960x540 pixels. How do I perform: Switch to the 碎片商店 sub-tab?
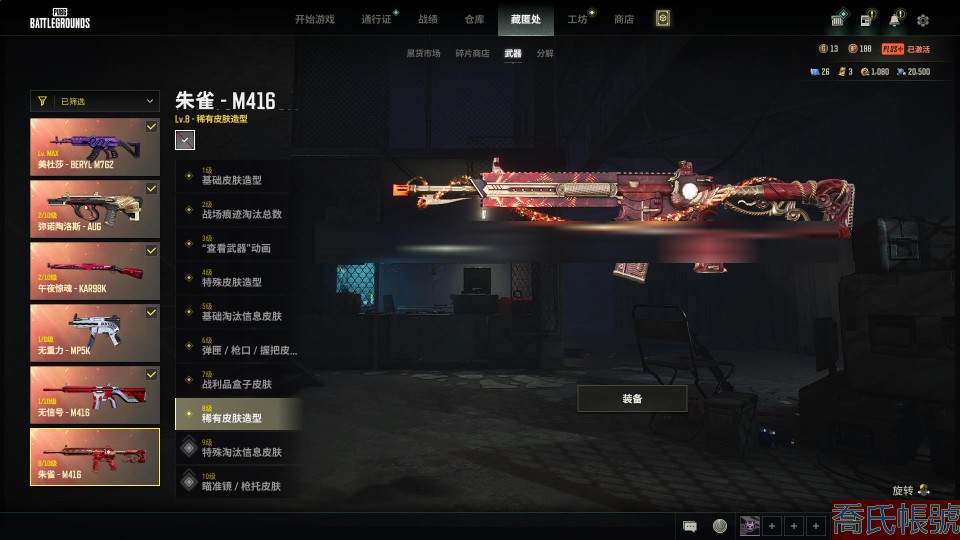pos(472,53)
